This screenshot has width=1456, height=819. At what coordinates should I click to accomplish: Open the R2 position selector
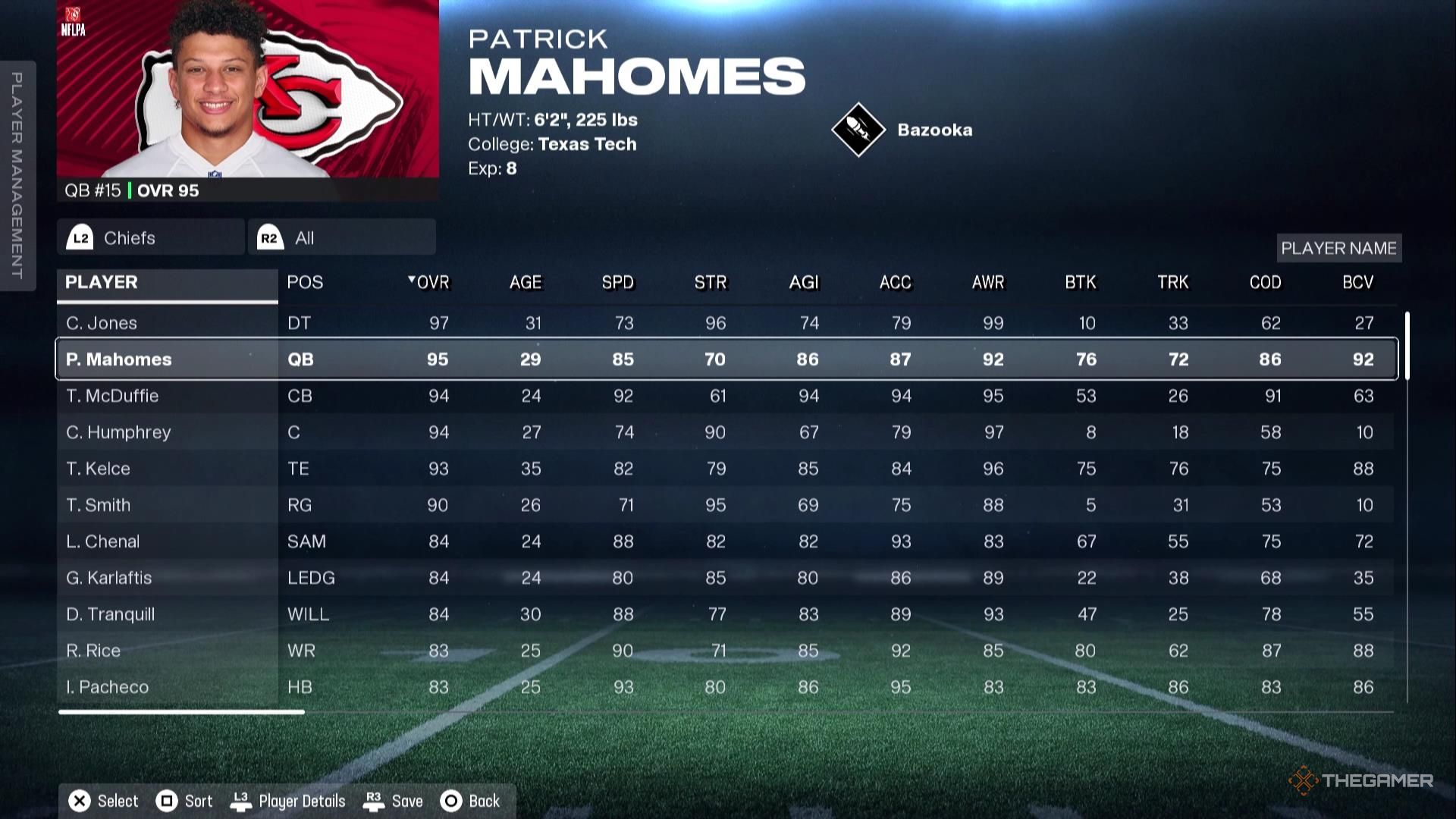267,237
